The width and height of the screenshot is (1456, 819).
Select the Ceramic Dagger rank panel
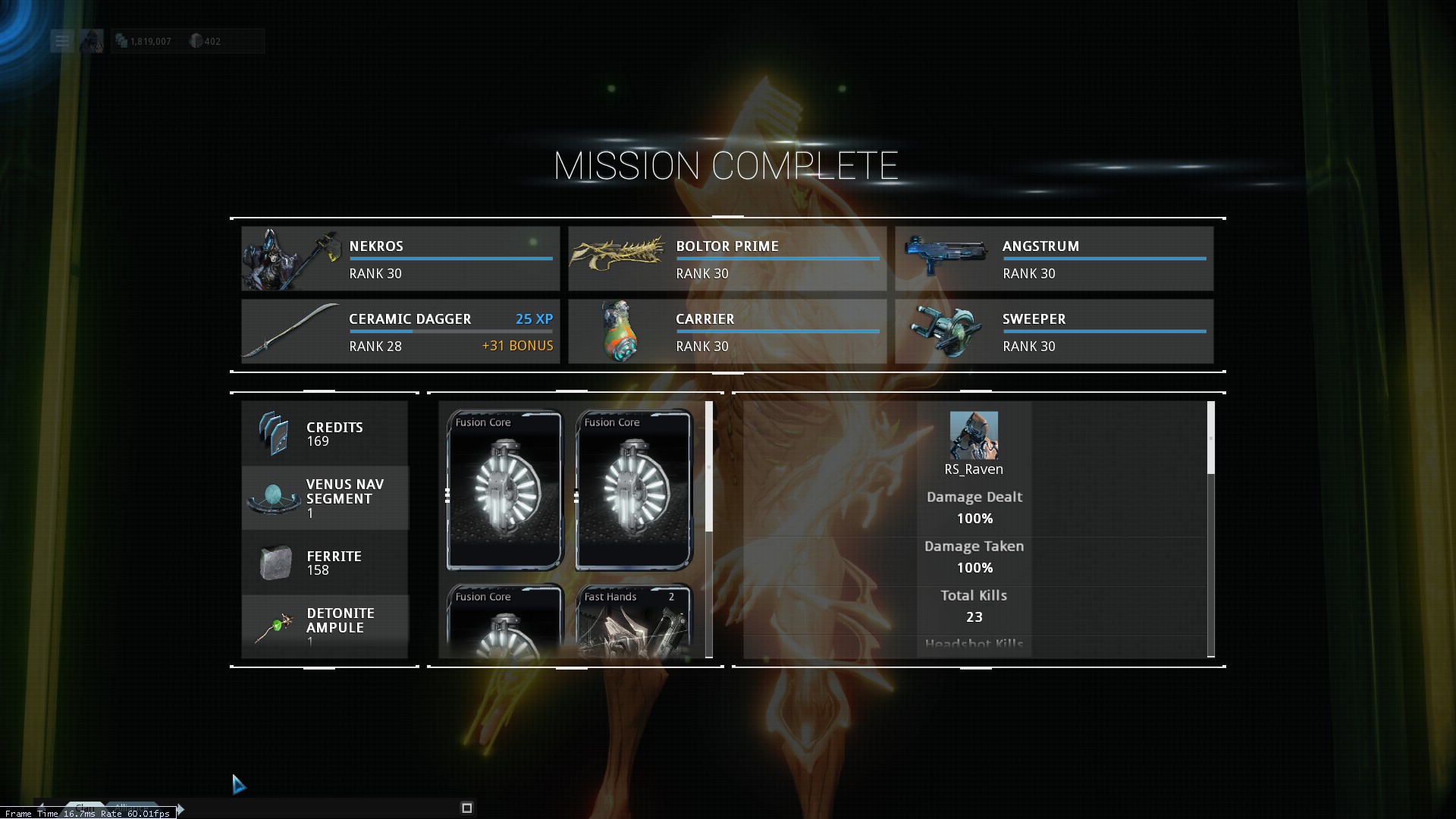click(x=400, y=331)
